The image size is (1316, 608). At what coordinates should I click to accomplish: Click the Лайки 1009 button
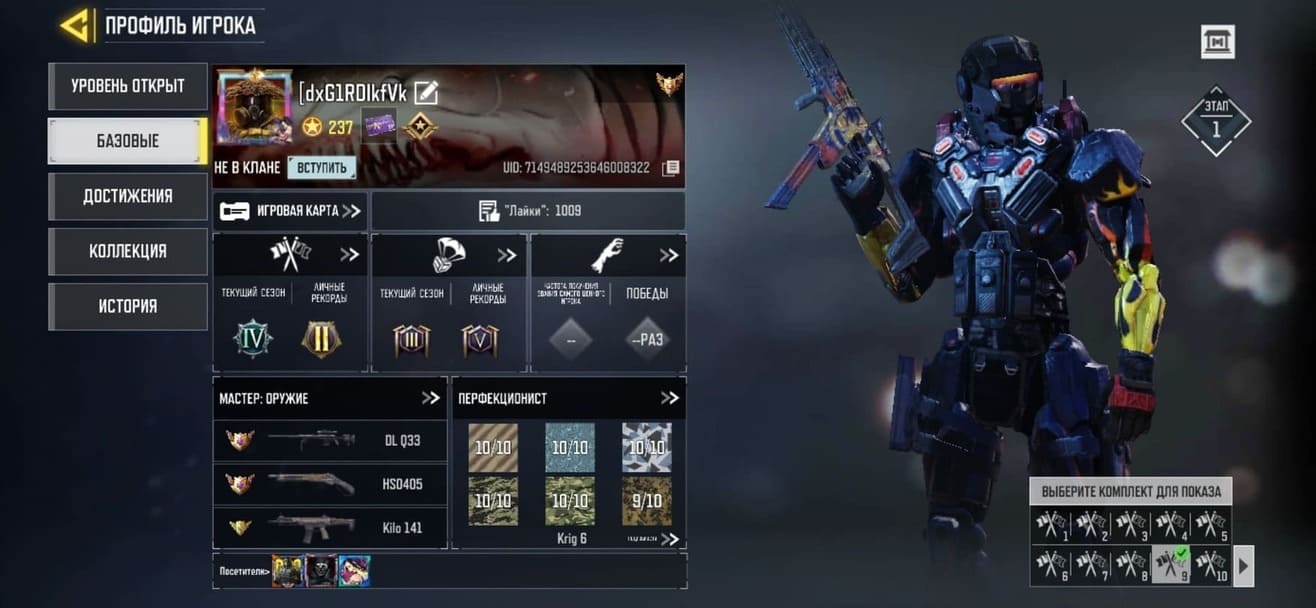pos(528,211)
